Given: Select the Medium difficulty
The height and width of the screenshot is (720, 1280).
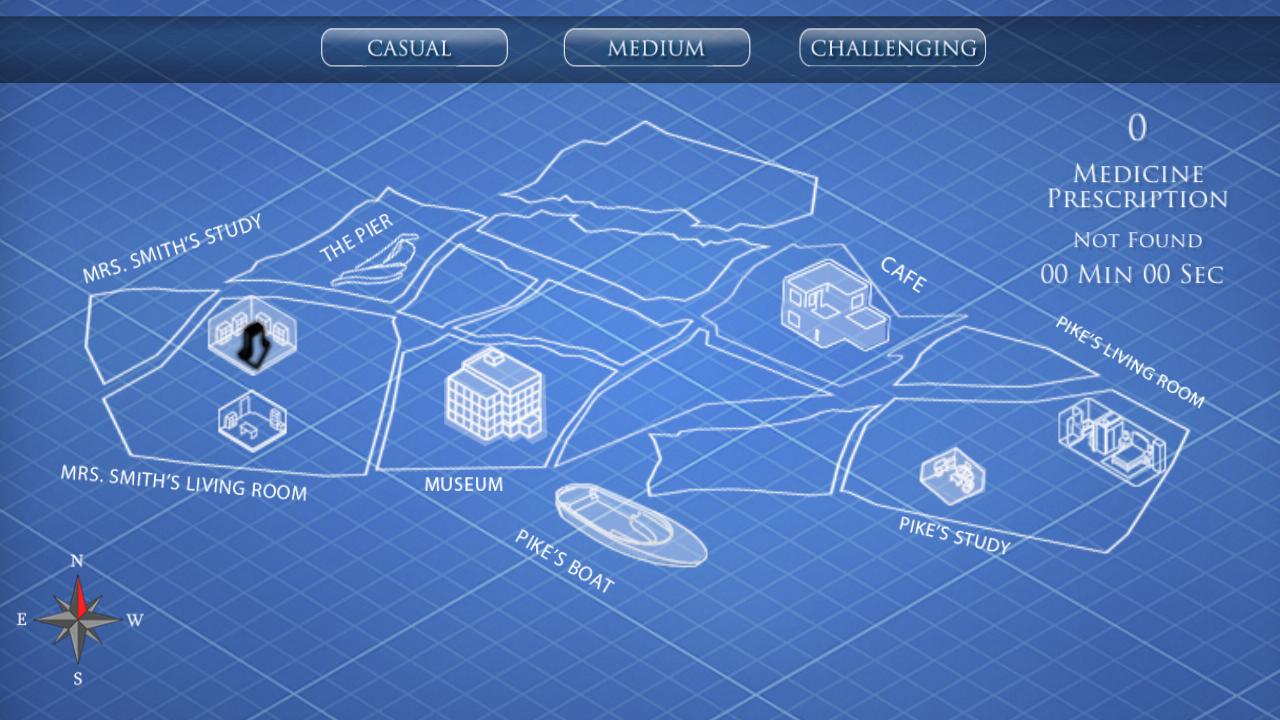Looking at the screenshot, I should click(656, 47).
